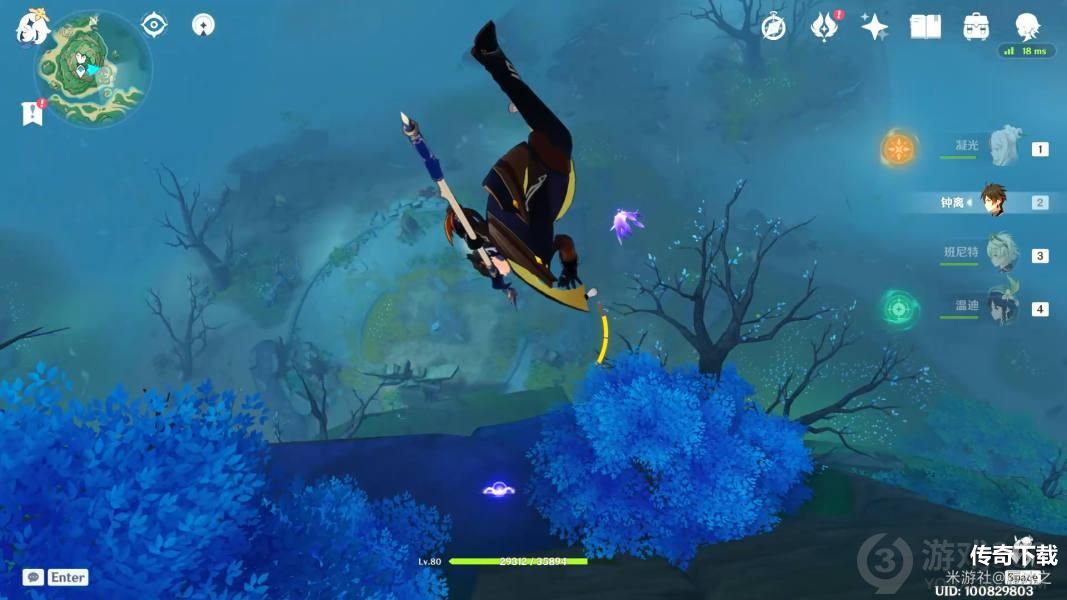
Task: Activate 凝光's orange elemental burst icon
Action: tap(899, 150)
